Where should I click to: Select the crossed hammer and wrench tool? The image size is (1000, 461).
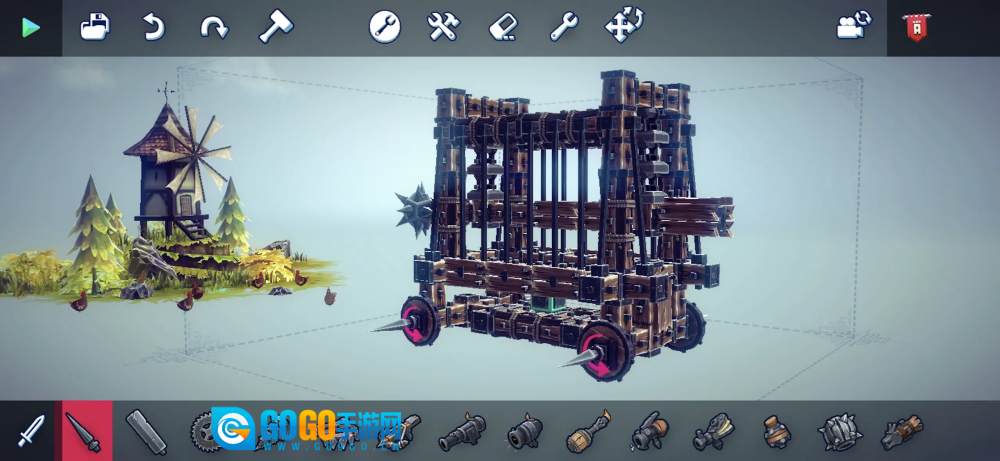[443, 27]
